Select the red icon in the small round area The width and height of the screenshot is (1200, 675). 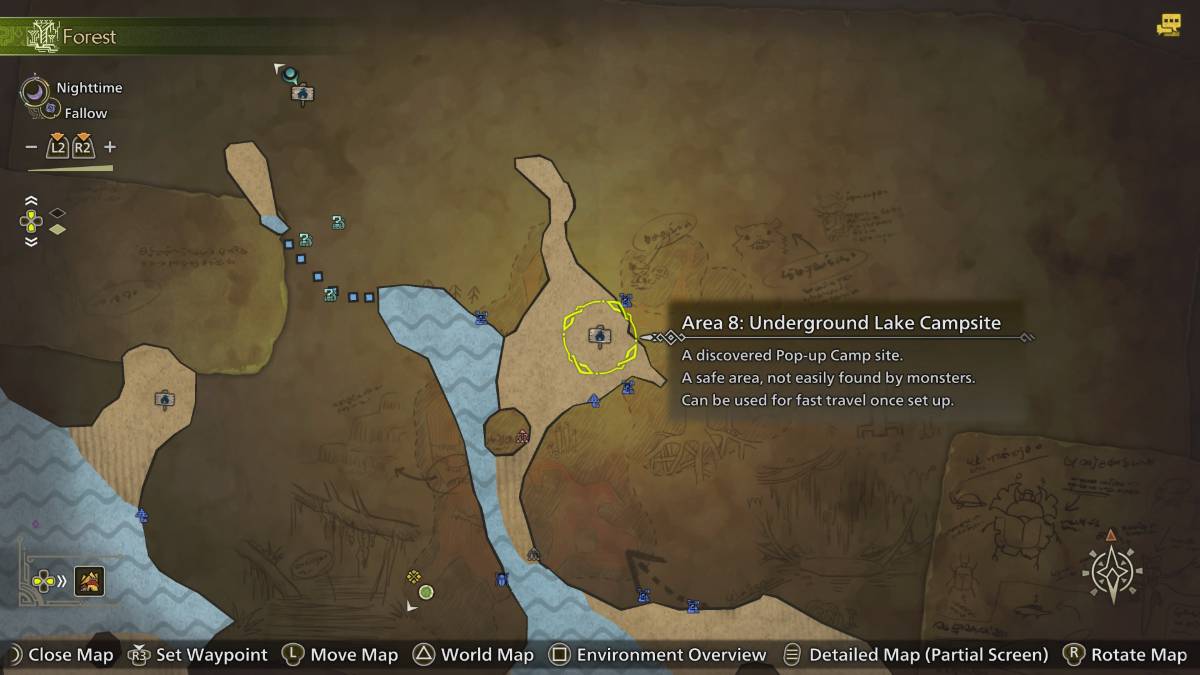pyautogui.click(x=521, y=436)
